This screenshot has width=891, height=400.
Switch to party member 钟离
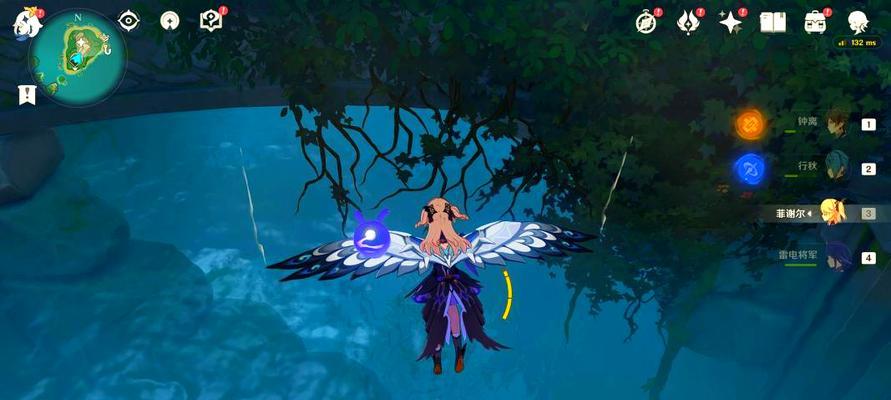[834, 125]
